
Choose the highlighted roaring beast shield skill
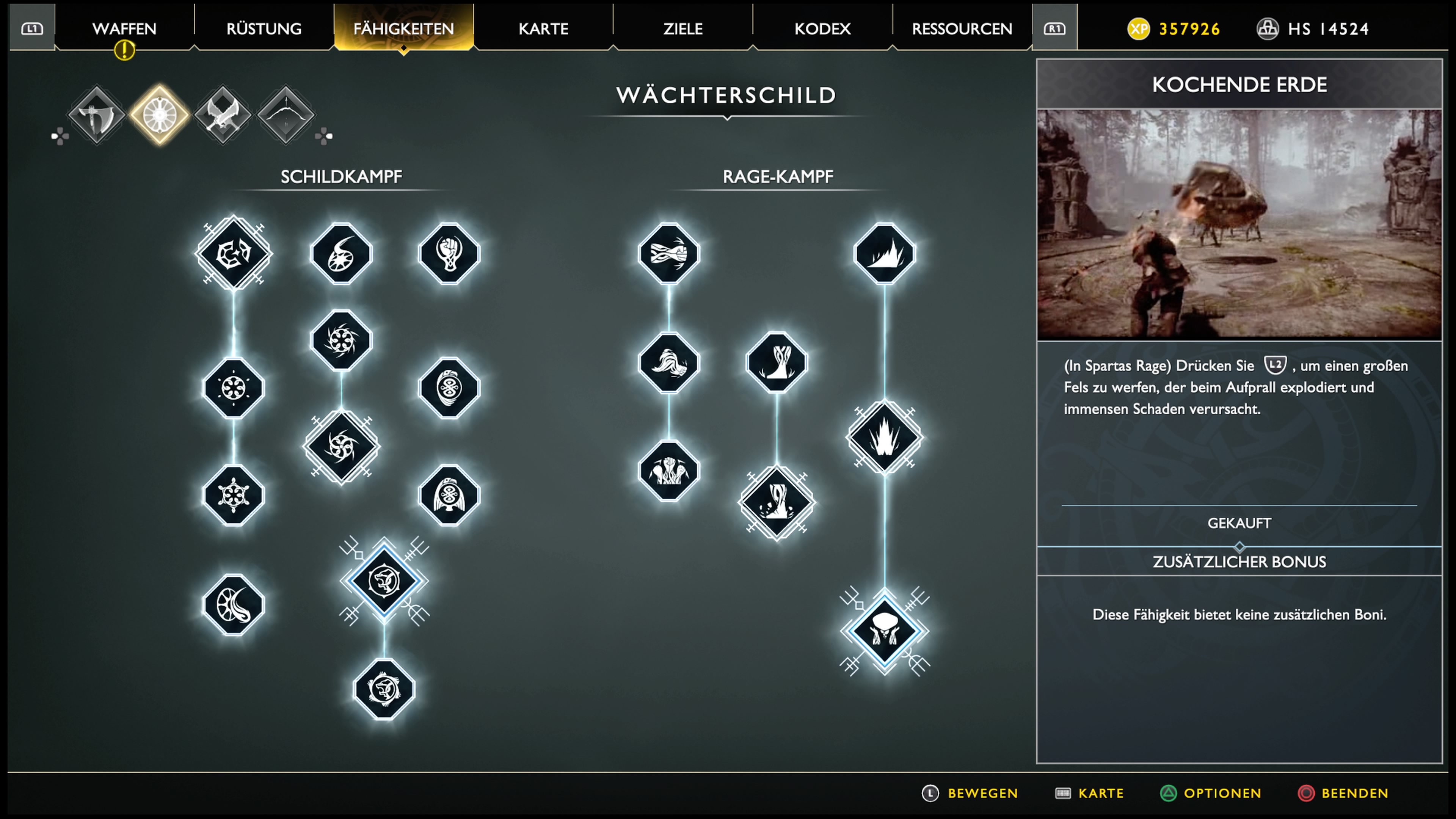[x=384, y=581]
